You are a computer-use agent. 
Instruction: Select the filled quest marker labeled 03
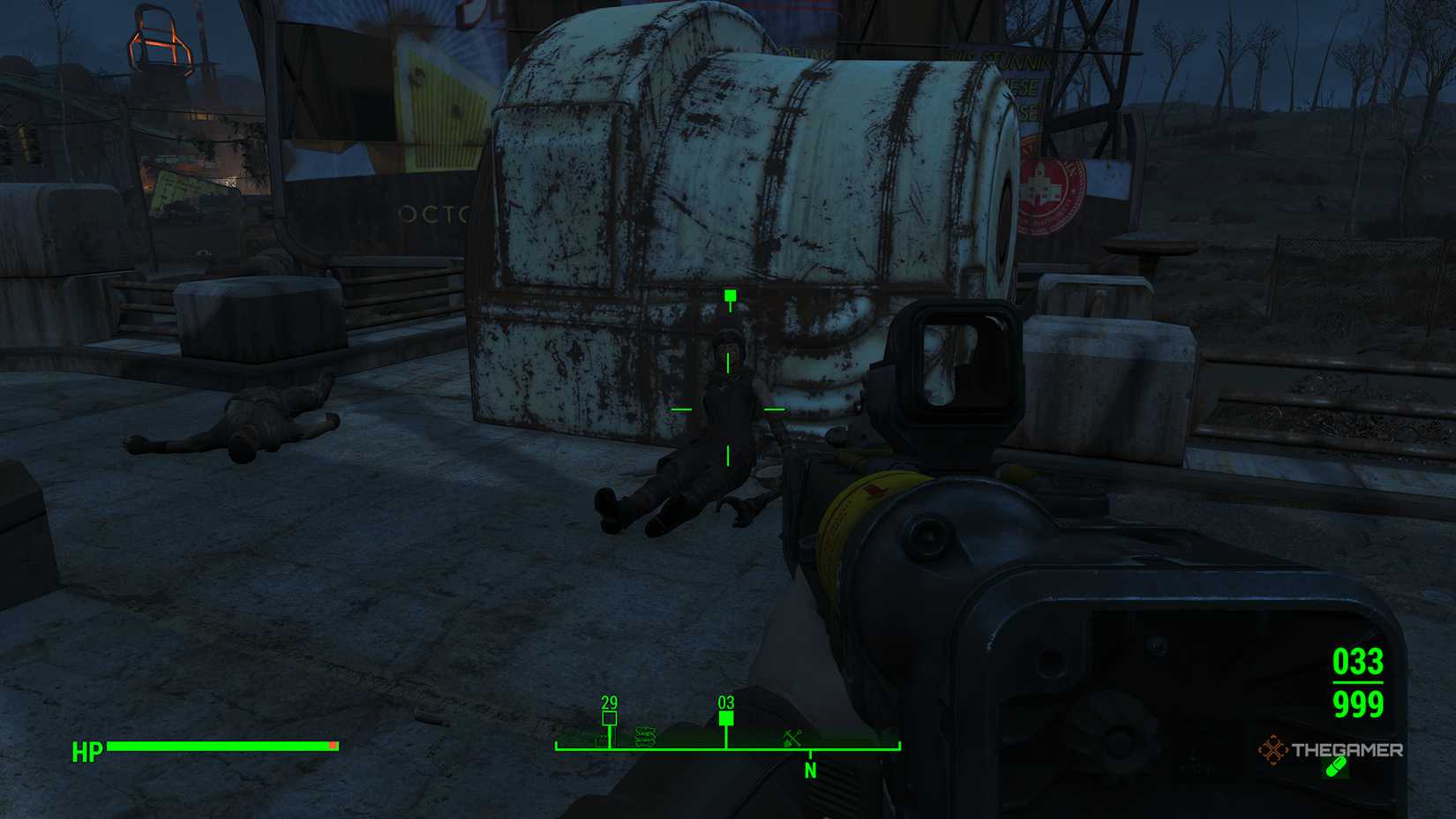click(x=726, y=718)
